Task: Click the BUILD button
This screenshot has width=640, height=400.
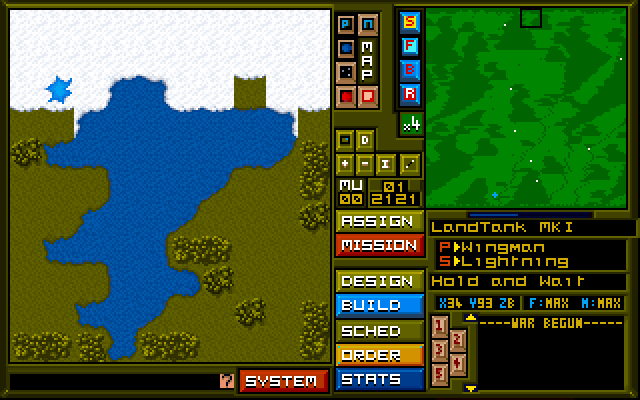Action: pyautogui.click(x=378, y=305)
